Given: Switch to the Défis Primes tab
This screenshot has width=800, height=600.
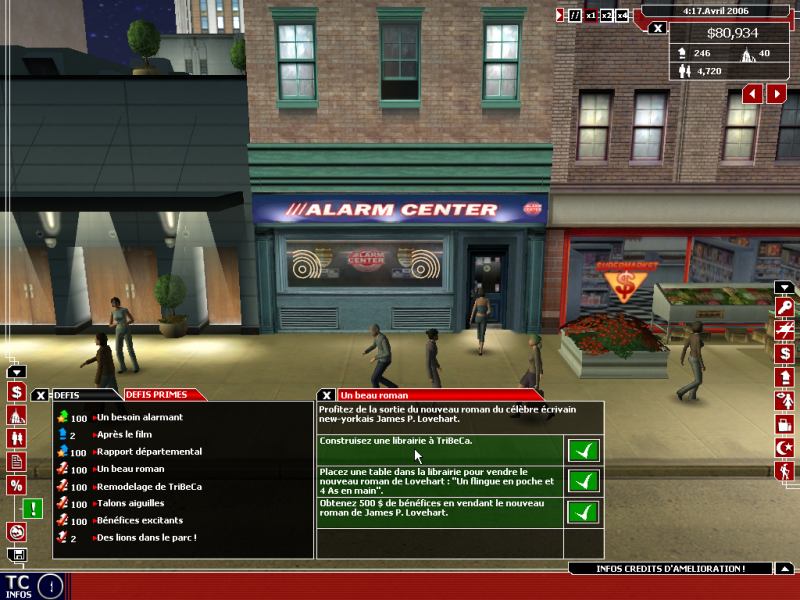Looking at the screenshot, I should pos(155,395).
